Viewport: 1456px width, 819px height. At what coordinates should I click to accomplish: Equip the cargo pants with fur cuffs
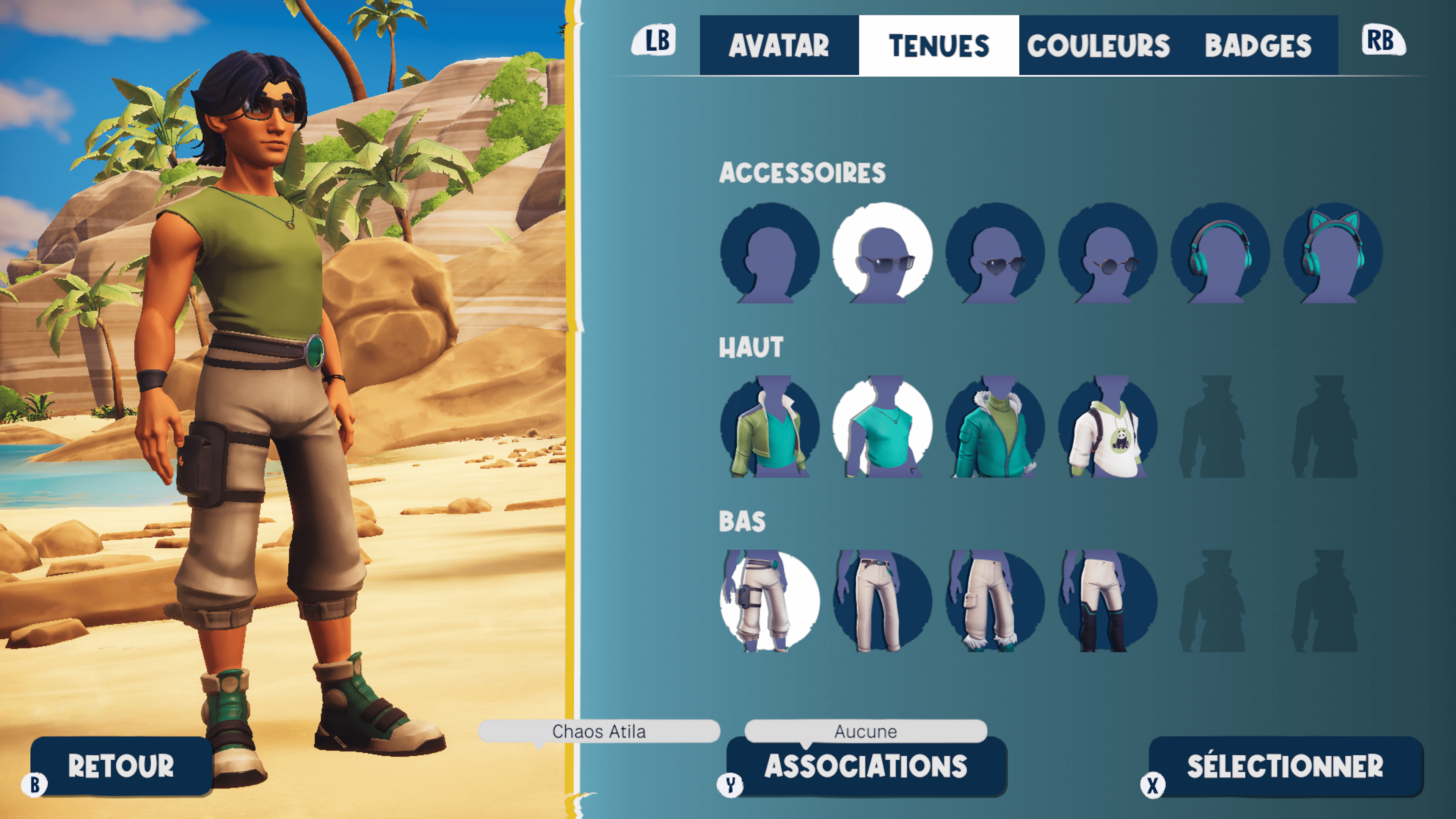click(x=995, y=601)
